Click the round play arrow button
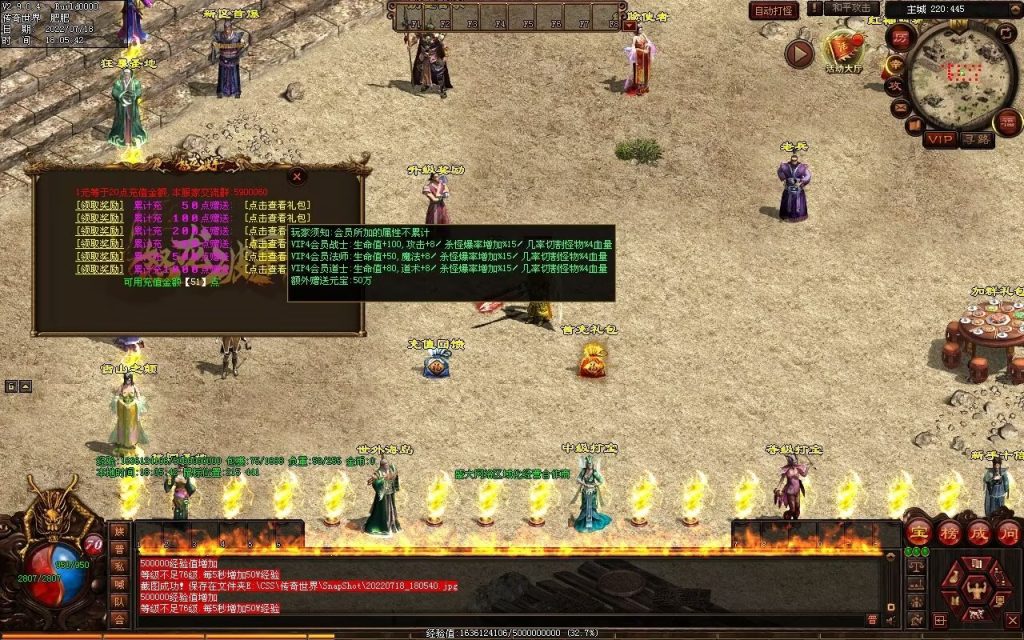The width and height of the screenshot is (1024, 640). pyautogui.click(x=799, y=53)
